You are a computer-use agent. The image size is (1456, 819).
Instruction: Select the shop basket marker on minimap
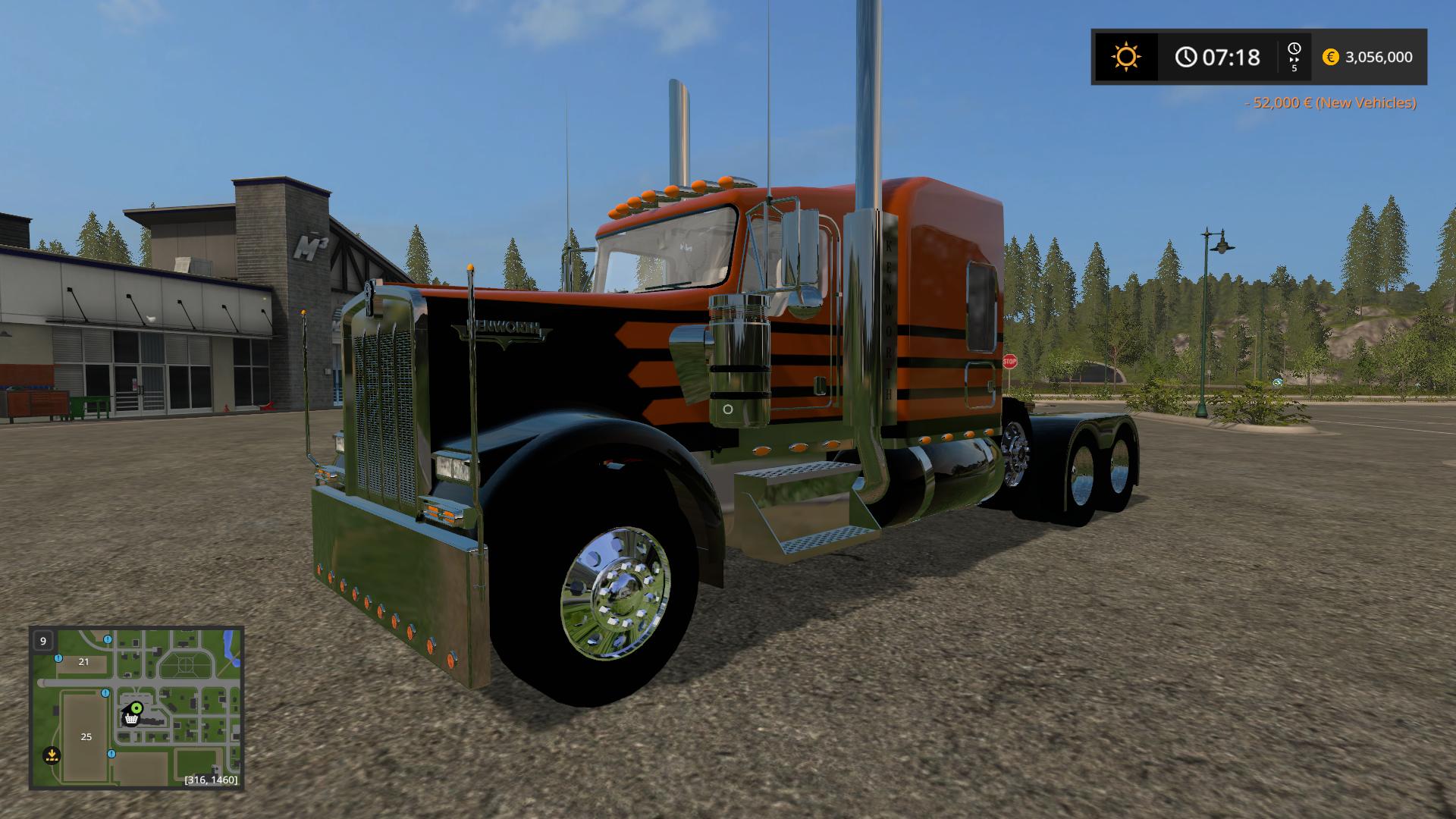(x=131, y=718)
